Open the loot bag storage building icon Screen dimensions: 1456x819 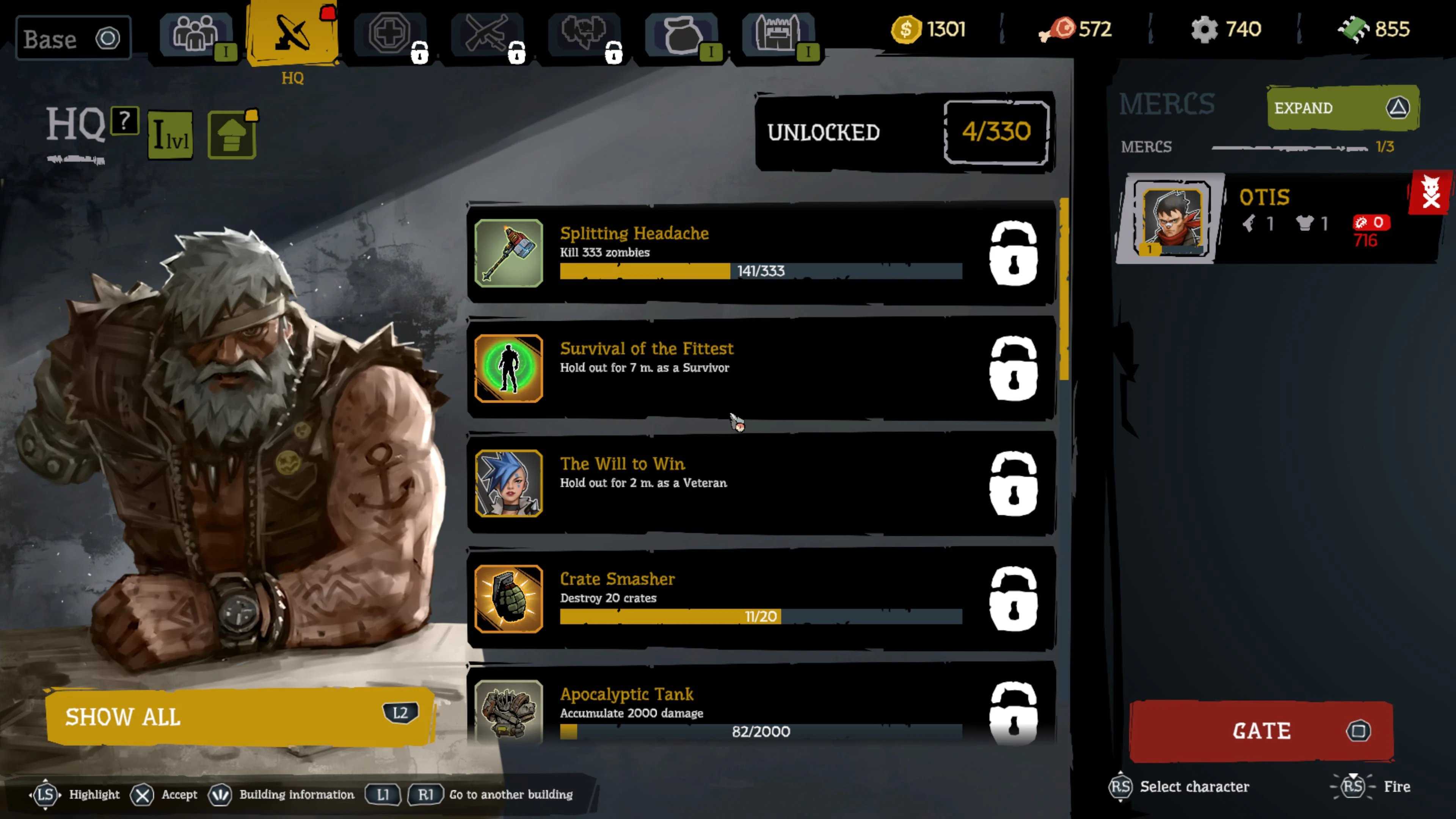click(x=682, y=34)
